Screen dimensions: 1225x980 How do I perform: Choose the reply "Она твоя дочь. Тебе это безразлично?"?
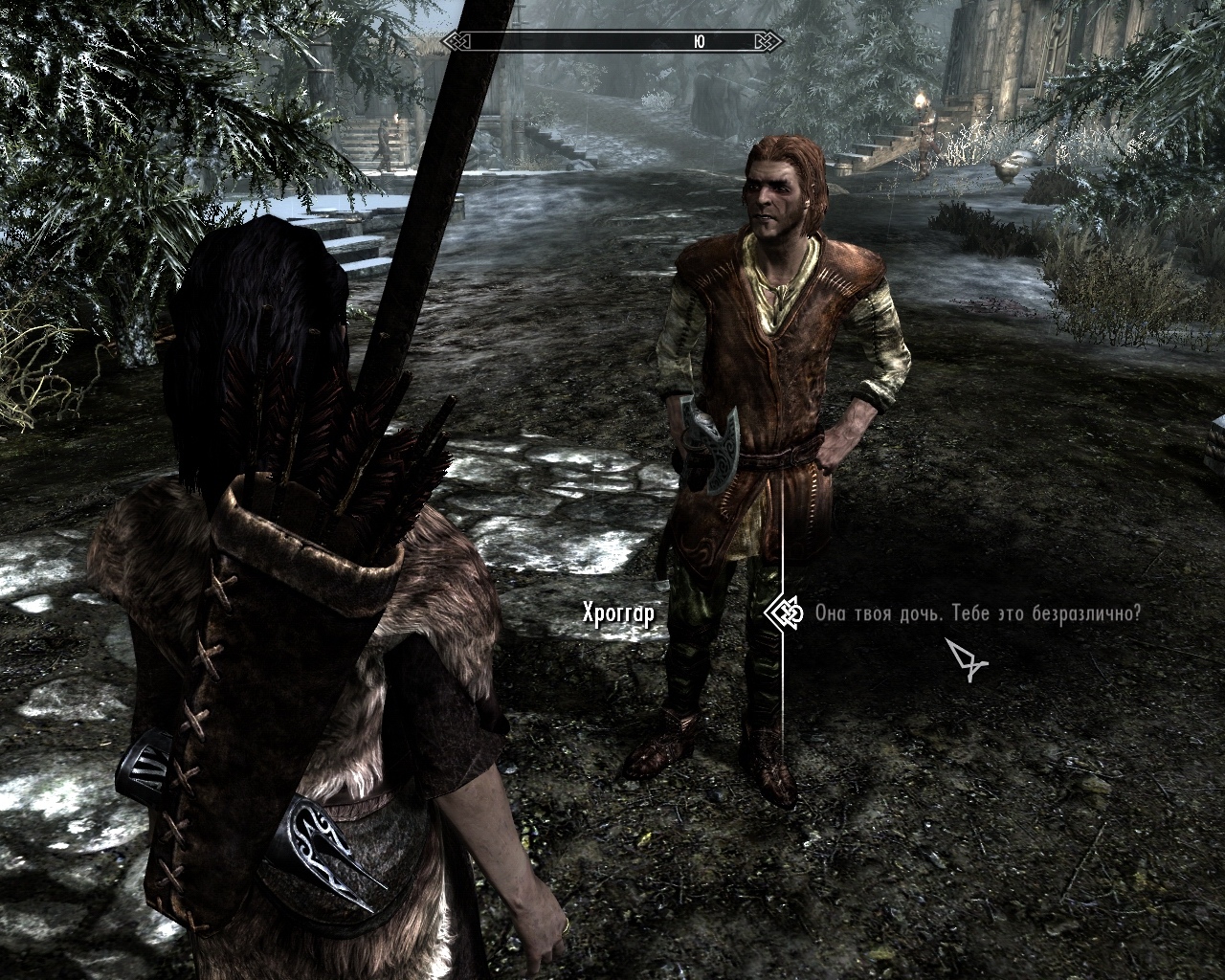click(977, 613)
